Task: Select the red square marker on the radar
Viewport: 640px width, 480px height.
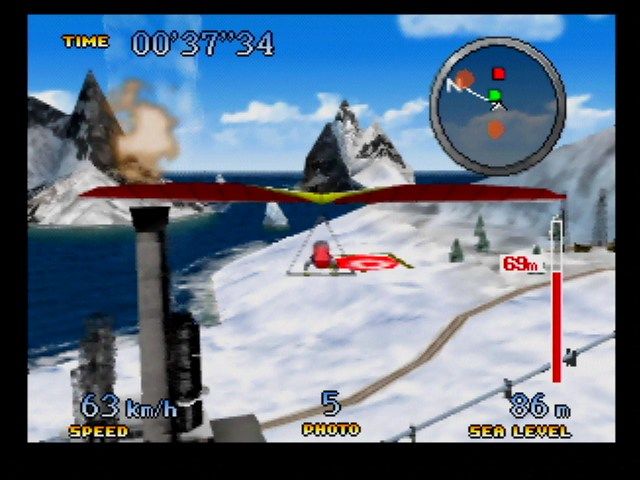Action: click(499, 74)
